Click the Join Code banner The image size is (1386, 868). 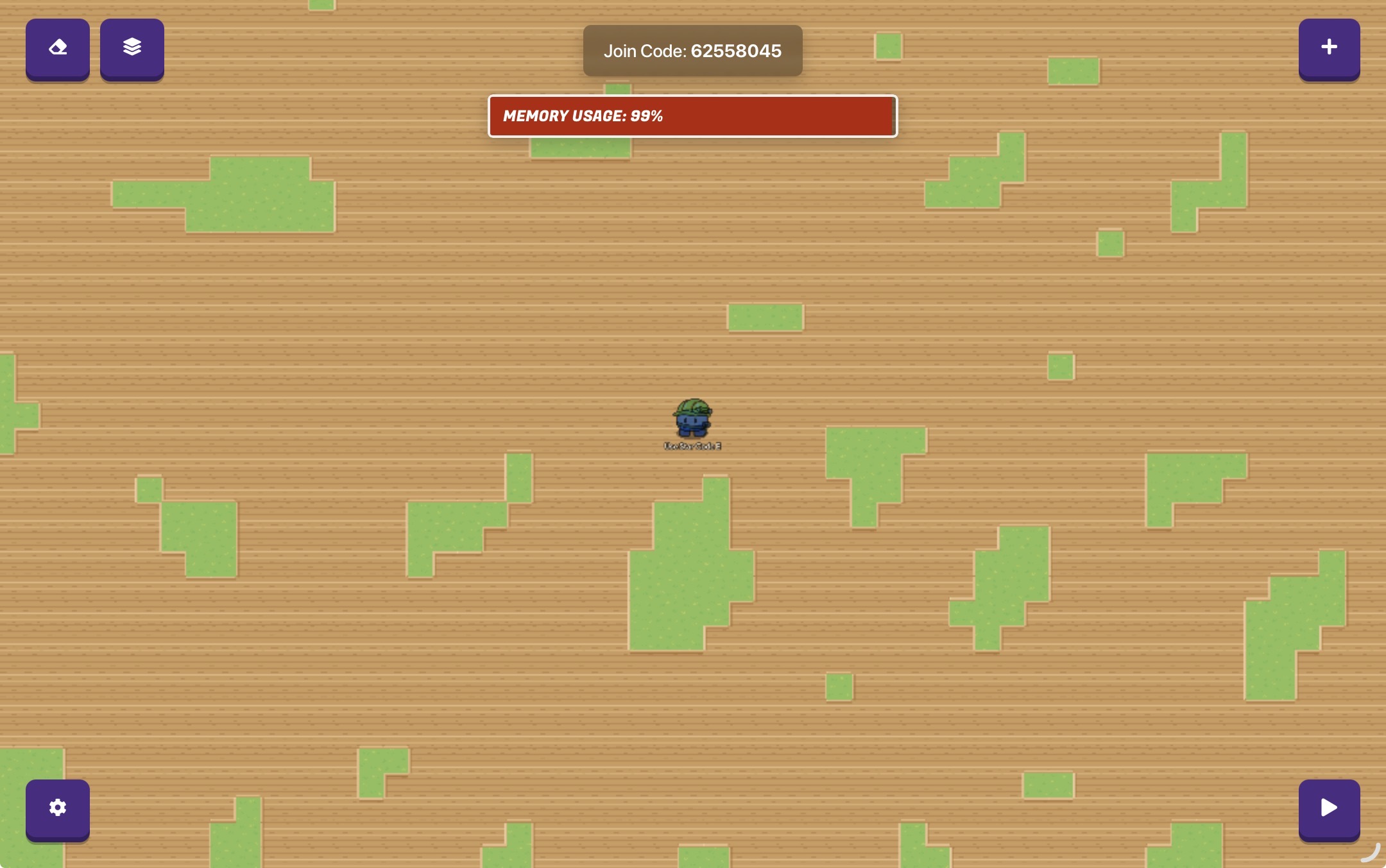(692, 51)
